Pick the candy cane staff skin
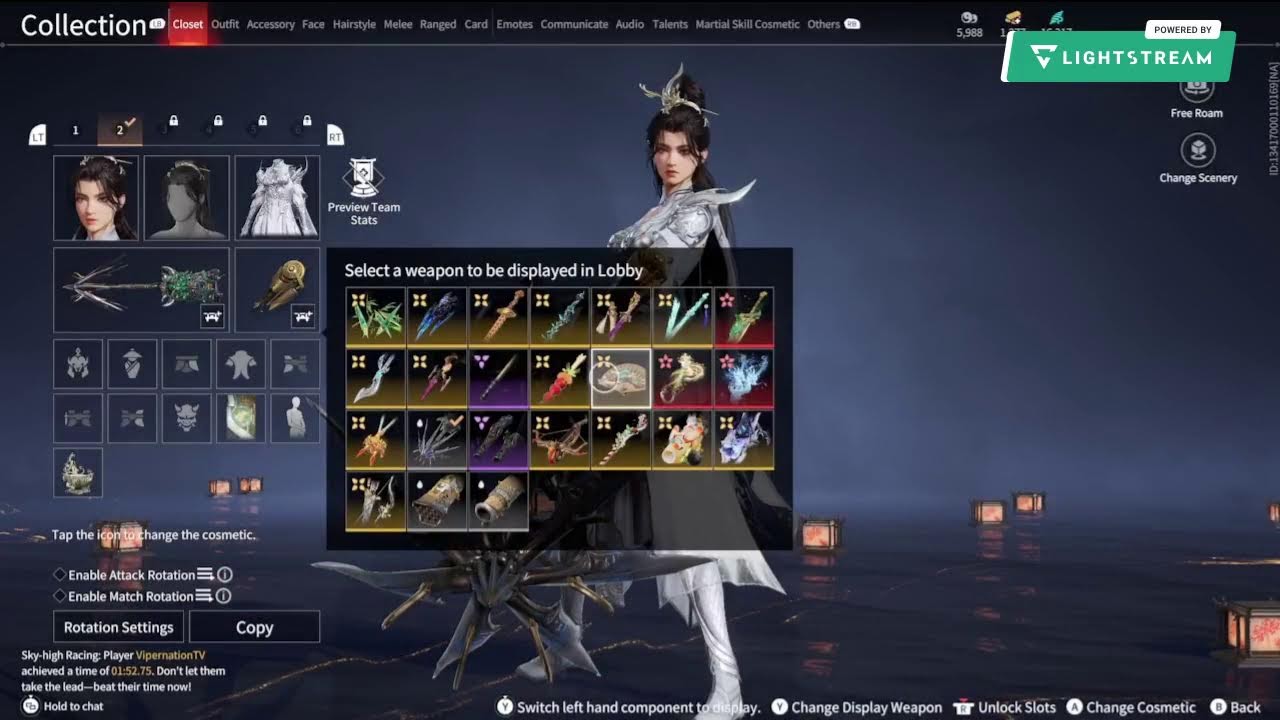Screen dimensions: 1280x720 (621, 438)
